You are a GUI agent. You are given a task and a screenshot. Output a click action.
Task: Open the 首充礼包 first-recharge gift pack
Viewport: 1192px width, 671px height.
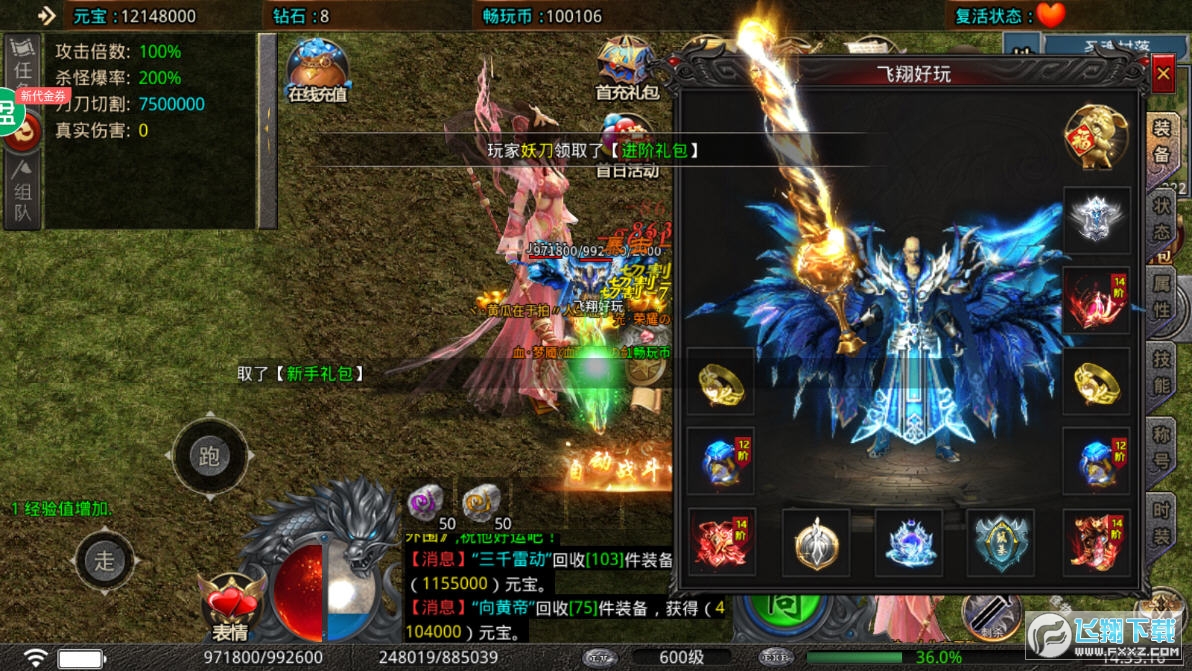(627, 68)
